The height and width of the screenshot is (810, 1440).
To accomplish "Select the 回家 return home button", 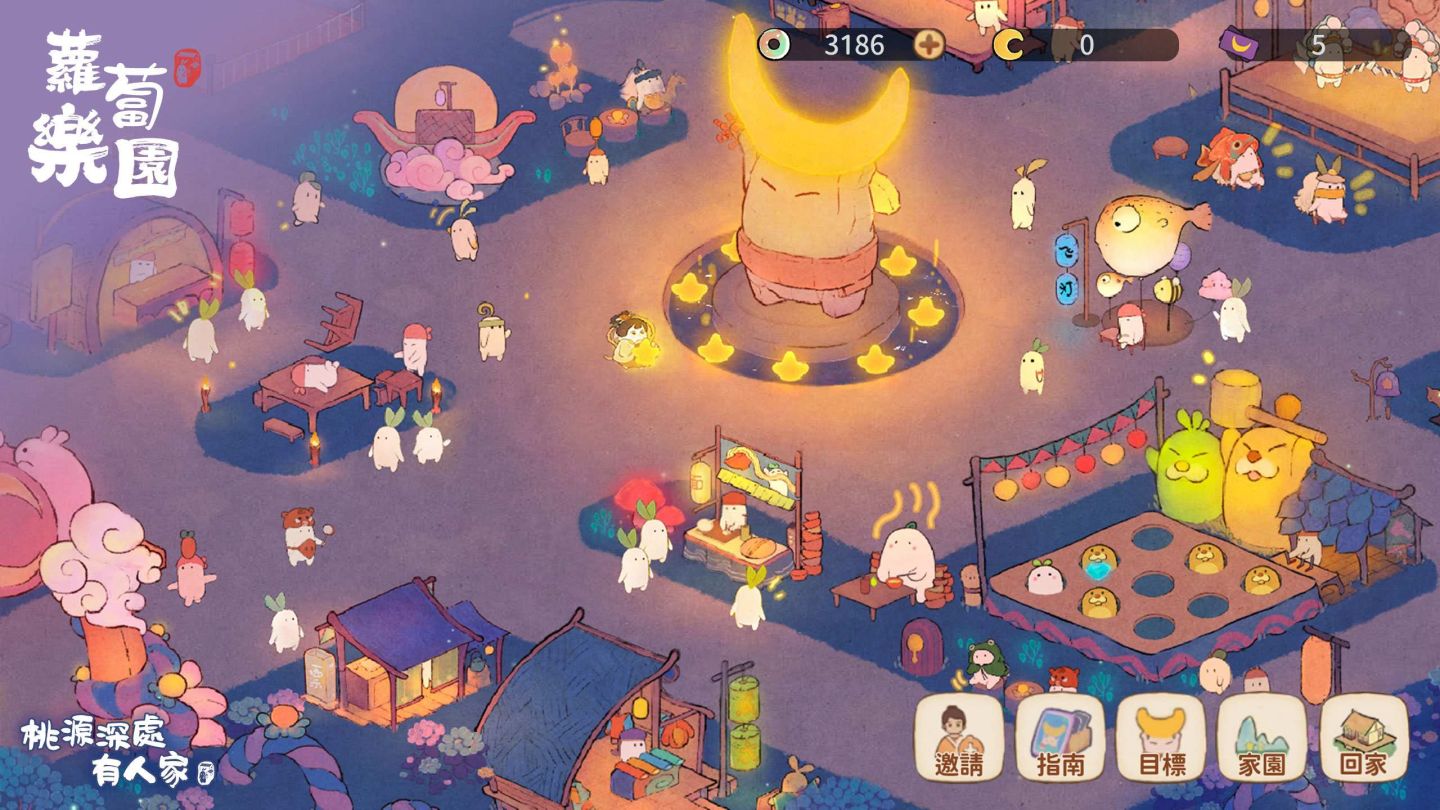I will [1364, 738].
